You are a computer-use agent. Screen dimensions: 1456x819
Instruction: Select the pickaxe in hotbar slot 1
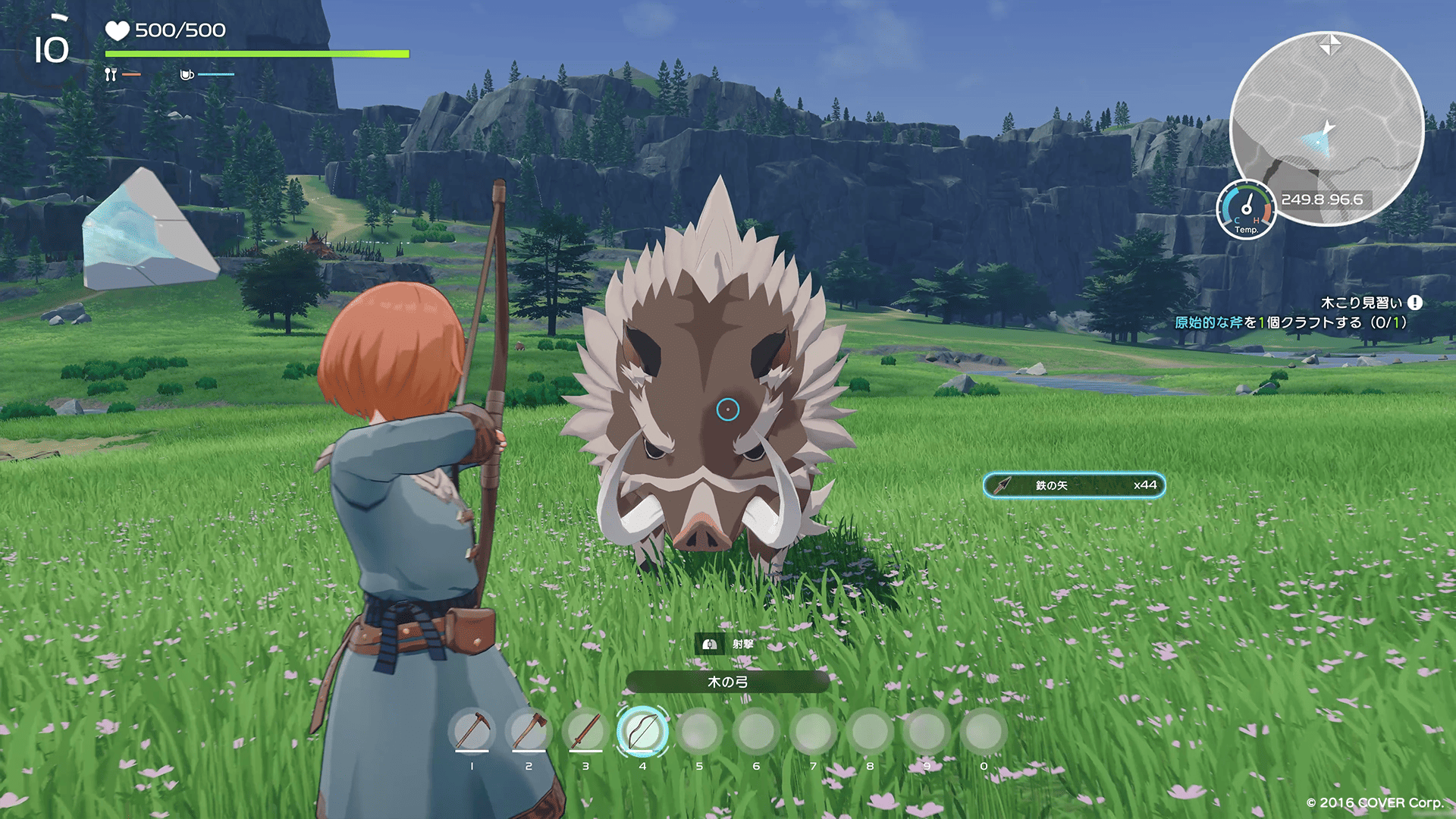coord(472,731)
